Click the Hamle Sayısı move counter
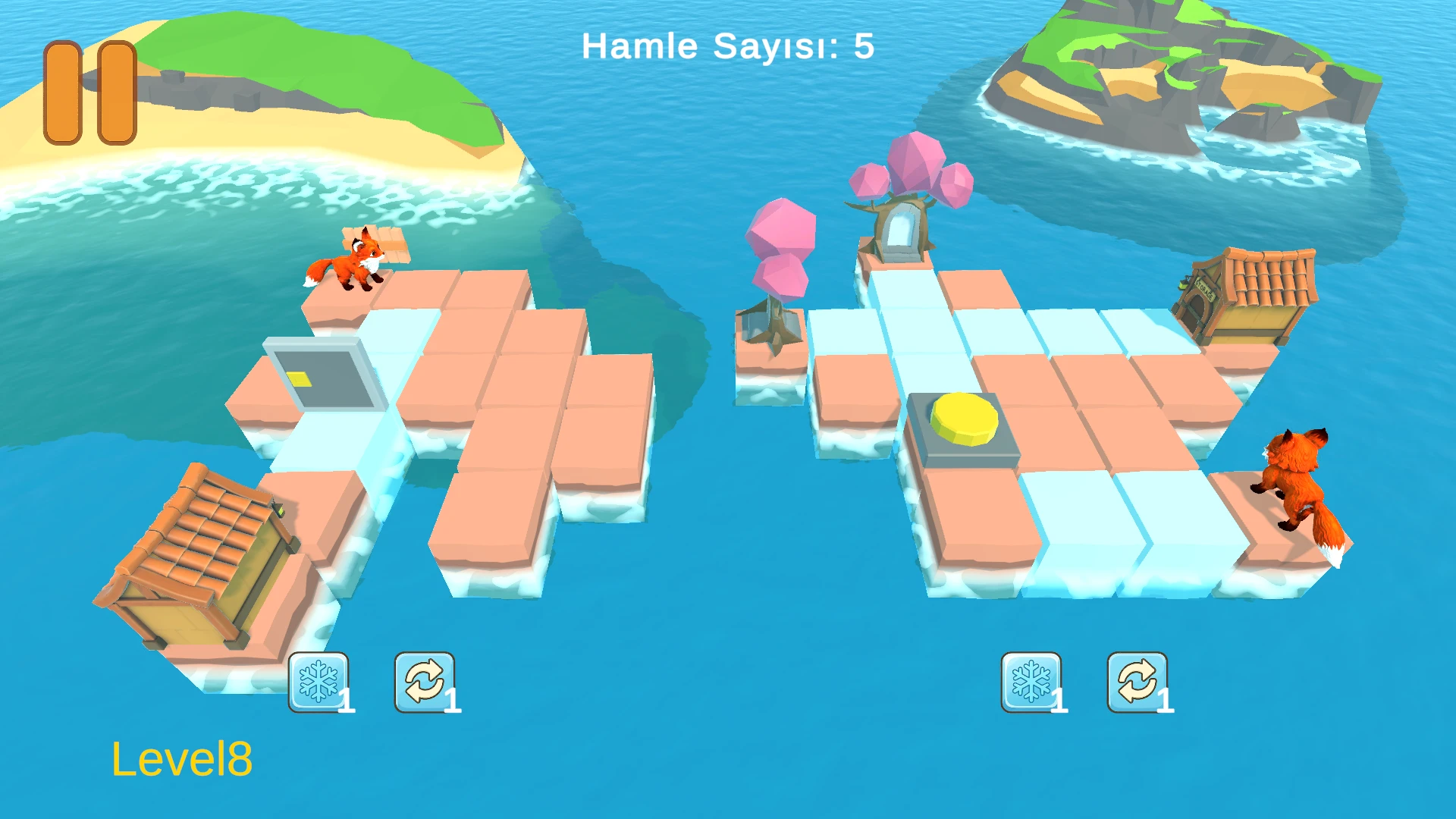This screenshot has width=1456, height=819. pyautogui.click(x=726, y=45)
